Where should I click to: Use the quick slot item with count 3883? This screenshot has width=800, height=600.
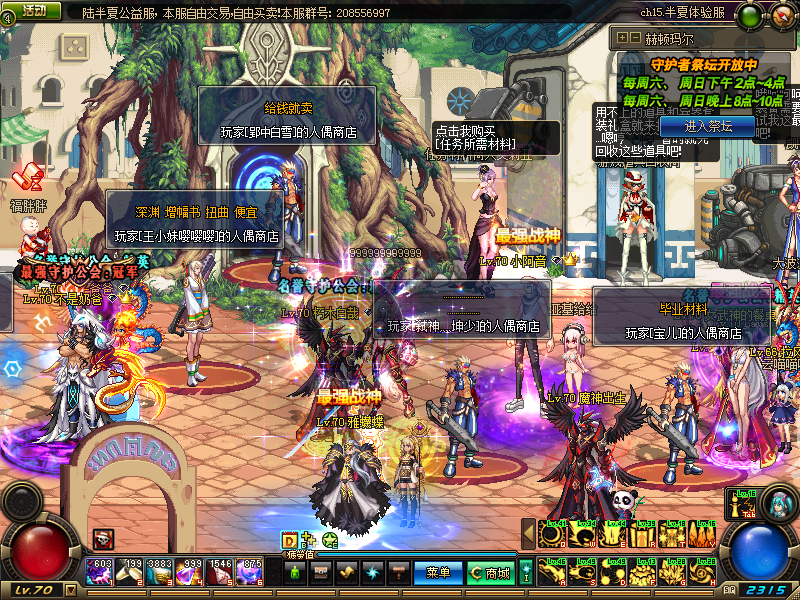point(161,572)
